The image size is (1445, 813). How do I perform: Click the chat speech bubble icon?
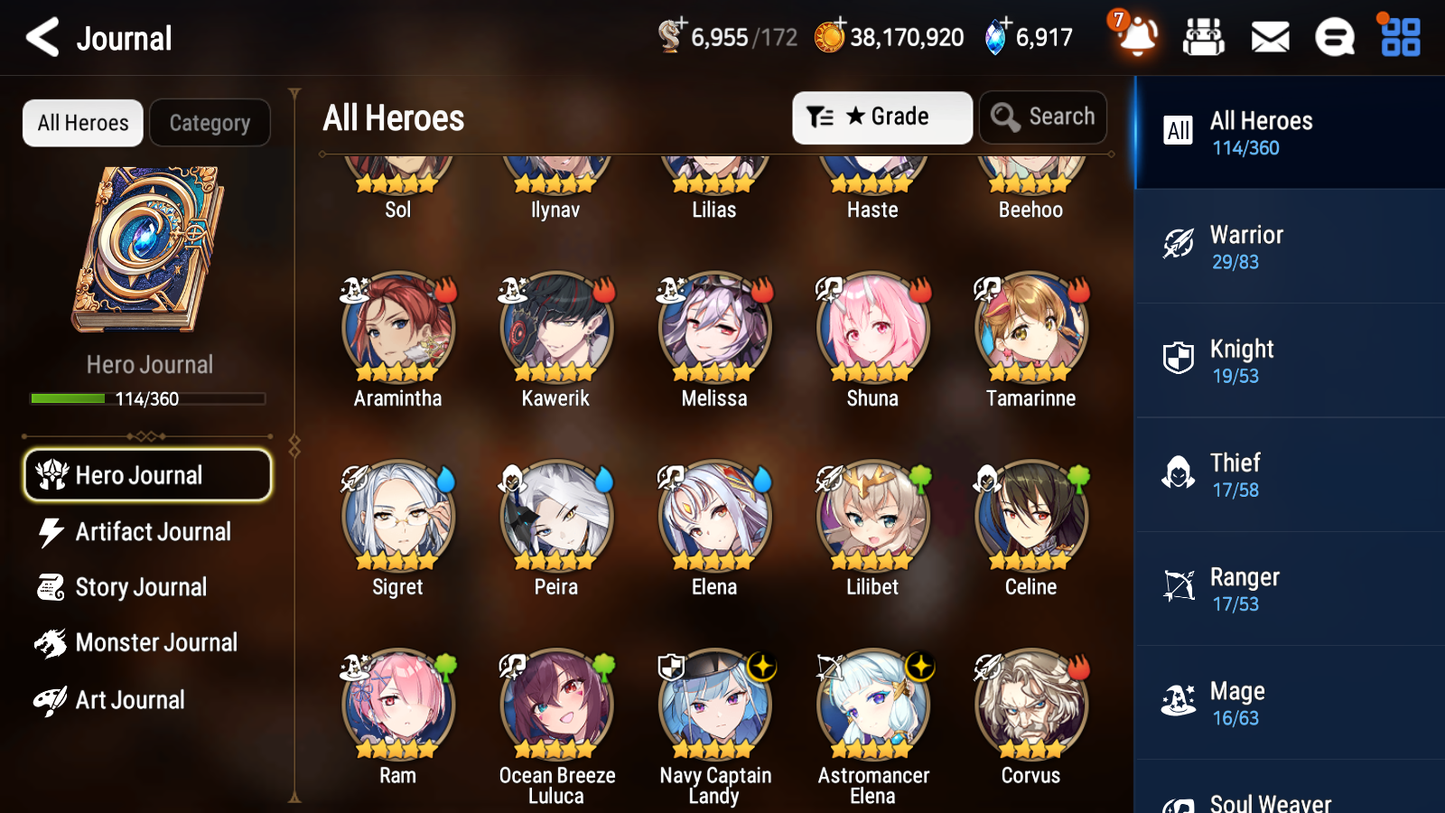[x=1334, y=36]
